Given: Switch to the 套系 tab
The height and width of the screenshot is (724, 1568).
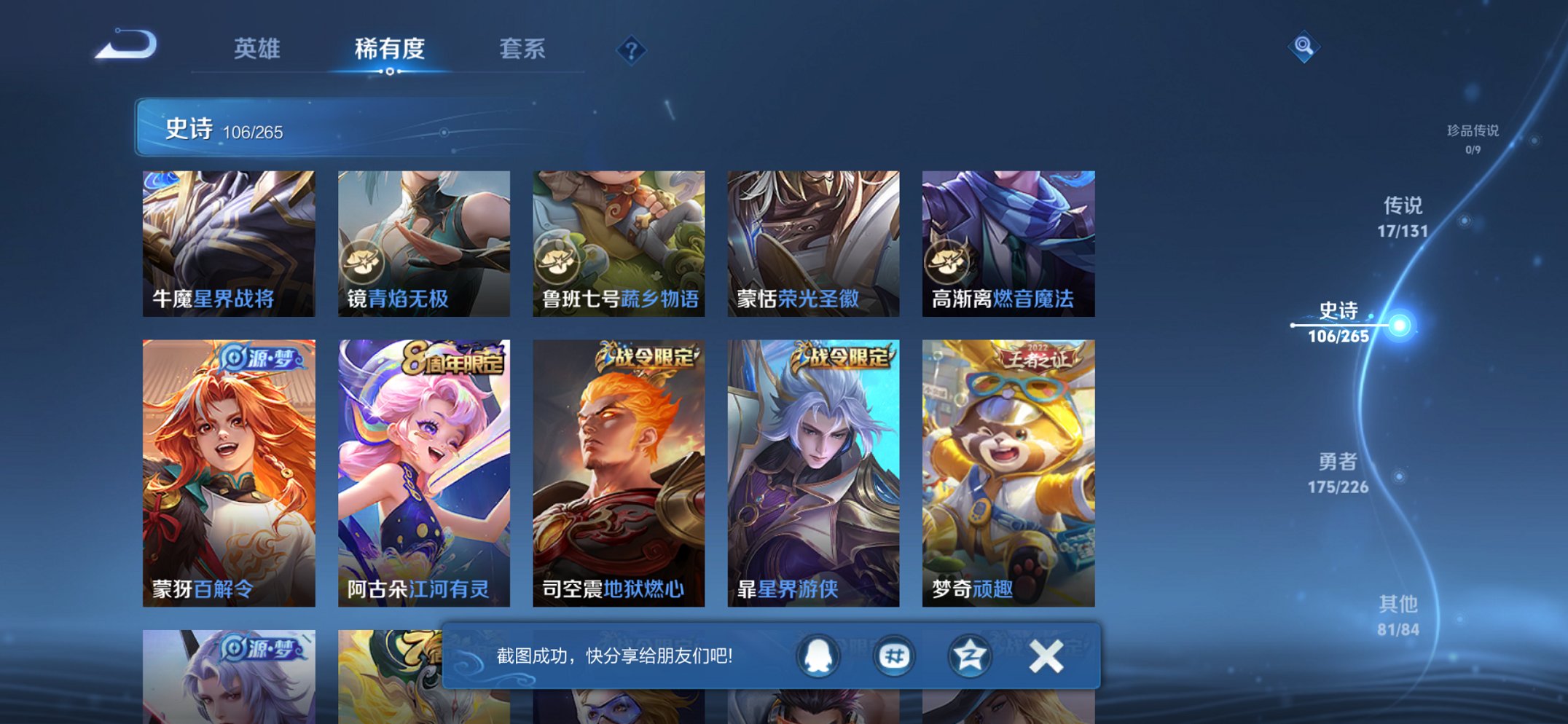Looking at the screenshot, I should (523, 49).
